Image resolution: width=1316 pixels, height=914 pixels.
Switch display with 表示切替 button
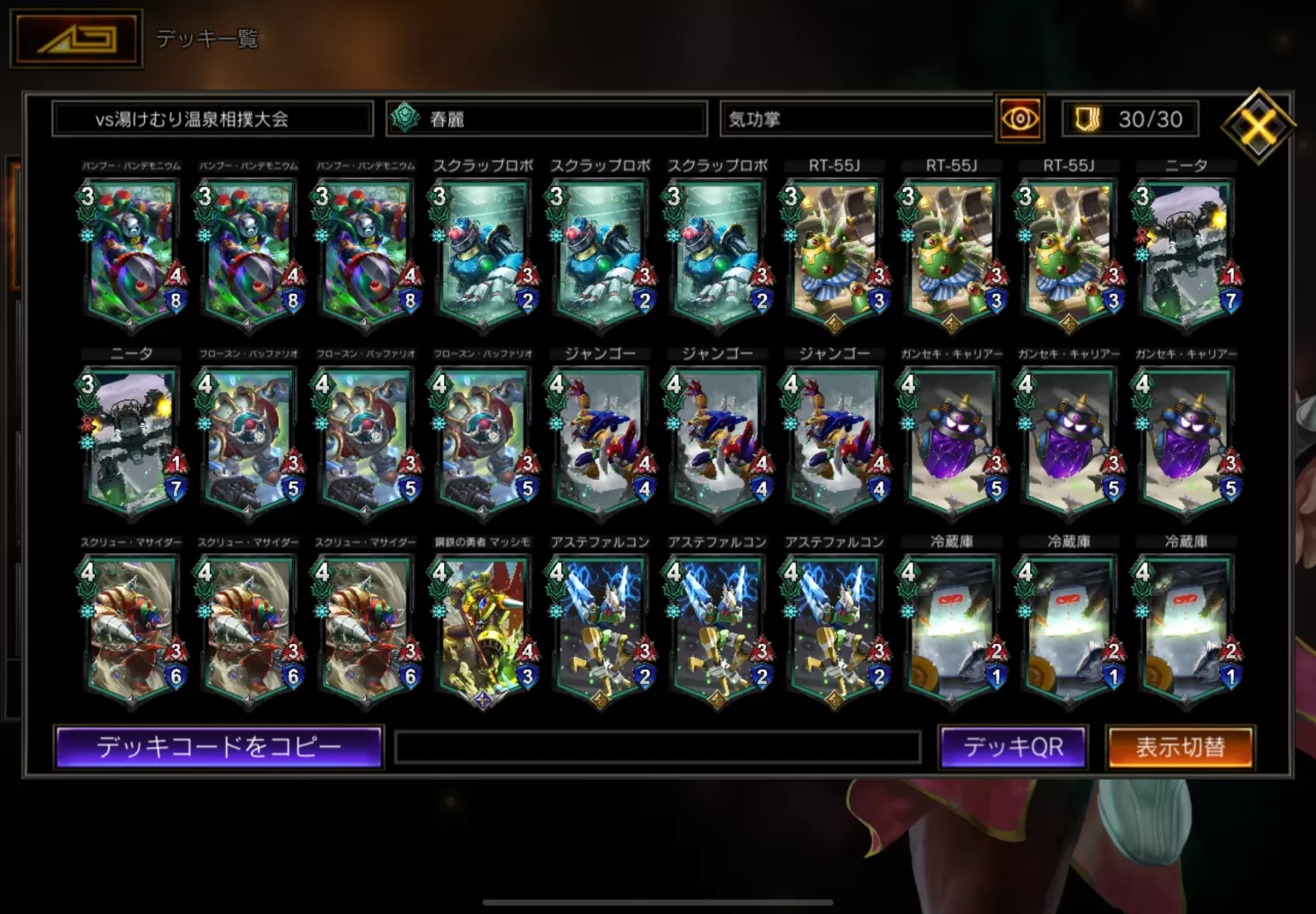click(x=1180, y=747)
